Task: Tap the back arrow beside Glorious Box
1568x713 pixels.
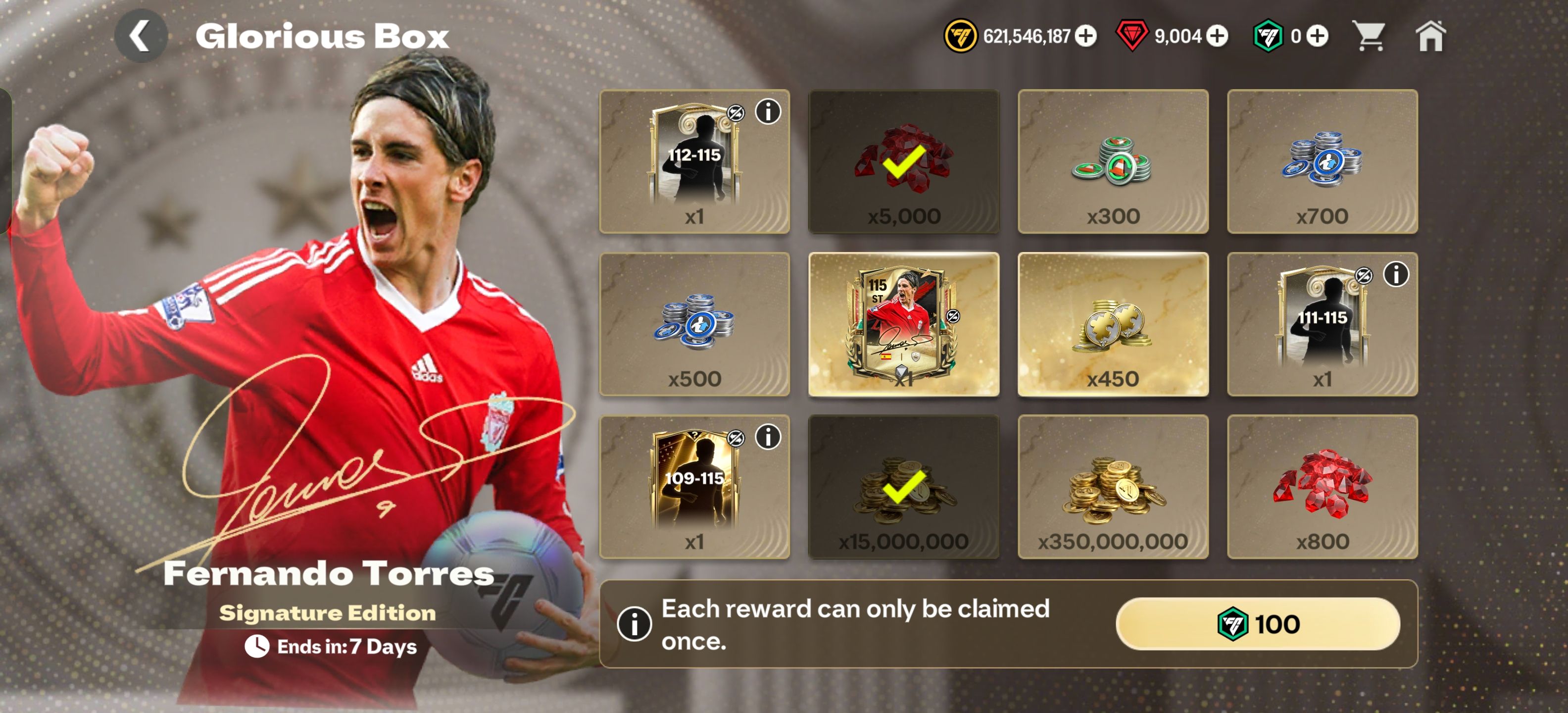Action: (x=142, y=37)
